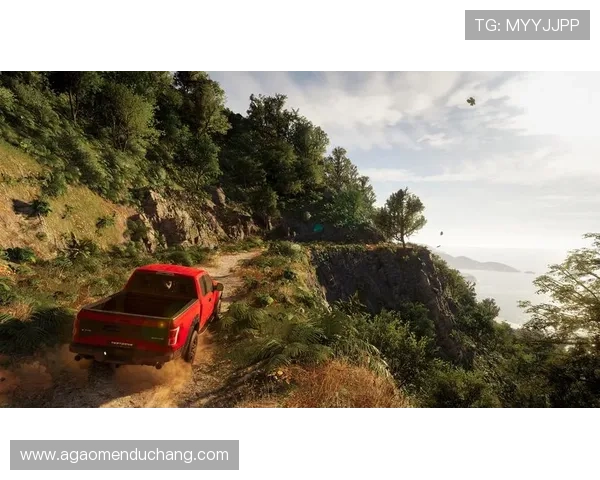Open the www.agaomenduchang.com website link
The height and width of the screenshot is (480, 600).
point(124,455)
